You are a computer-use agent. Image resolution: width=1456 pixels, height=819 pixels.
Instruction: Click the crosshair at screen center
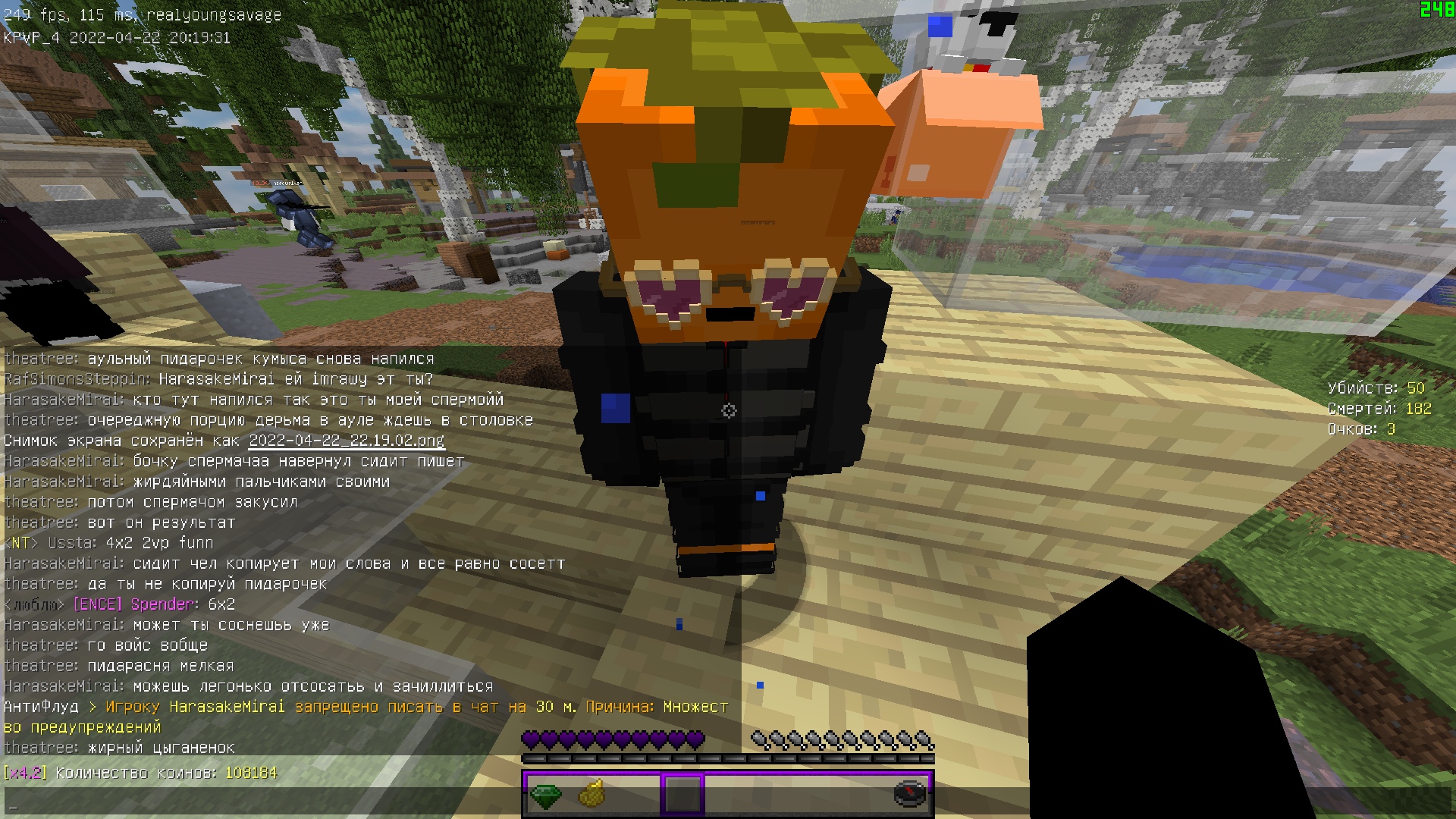pyautogui.click(x=728, y=409)
